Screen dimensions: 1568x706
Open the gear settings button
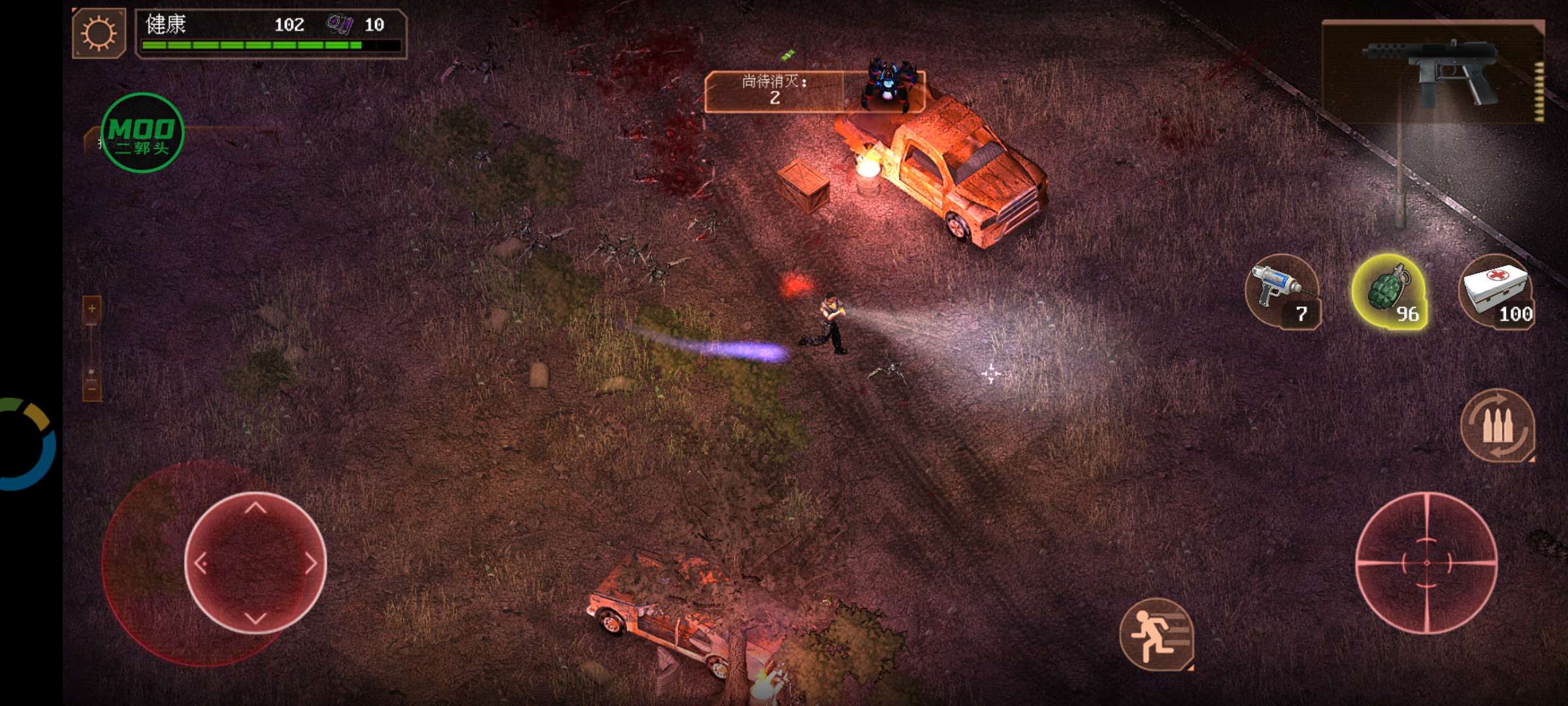[99, 33]
